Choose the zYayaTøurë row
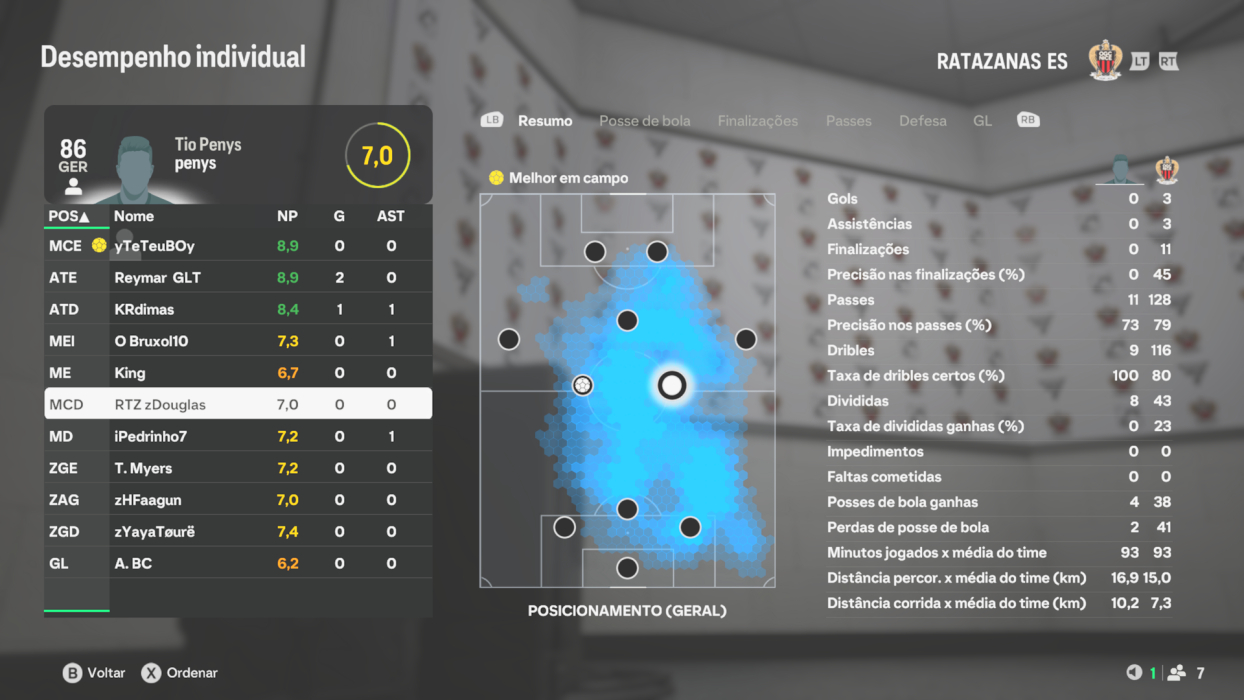Image resolution: width=1244 pixels, height=700 pixels. coord(238,532)
